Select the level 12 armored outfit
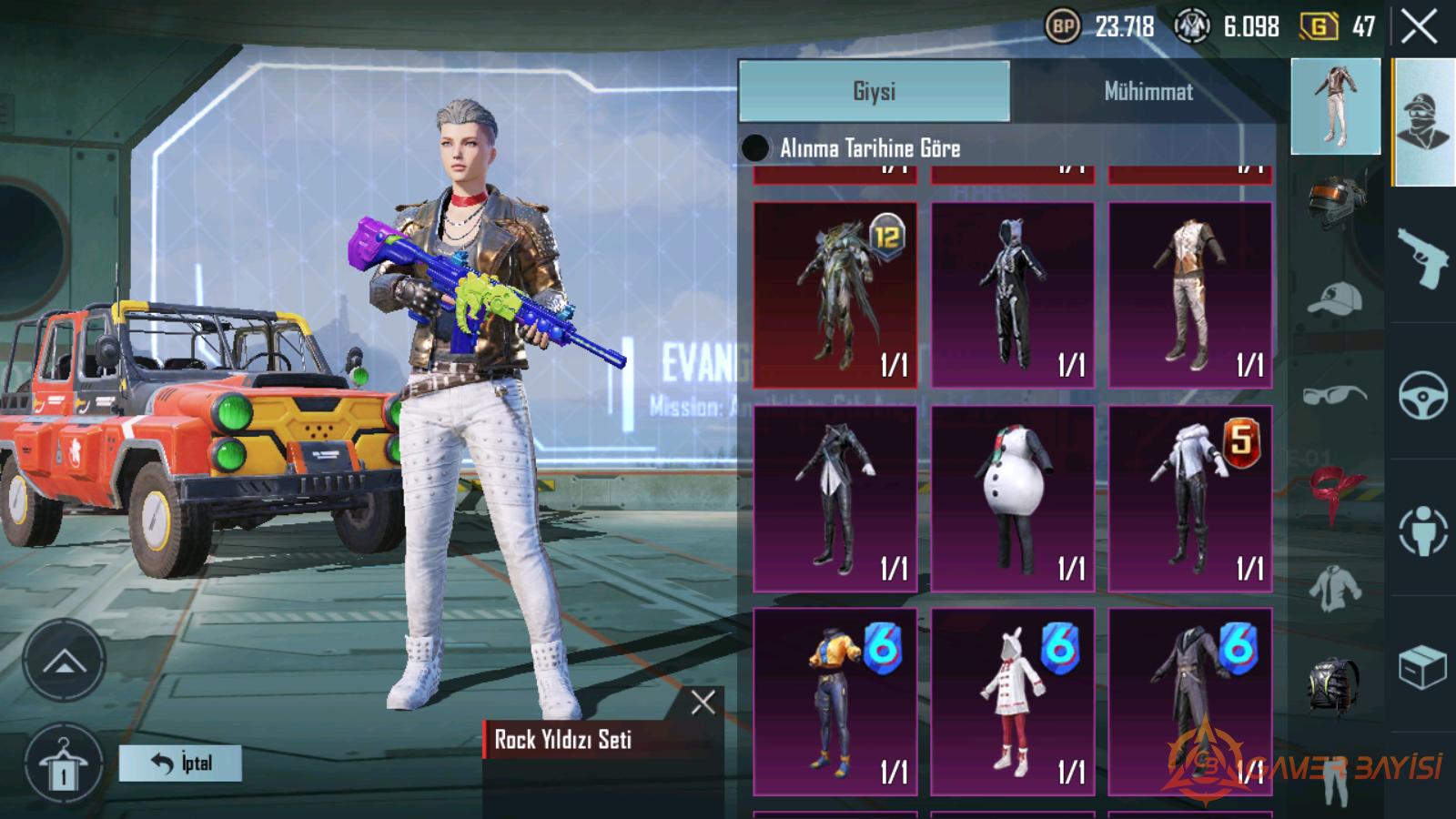Viewport: 1456px width, 819px height. [x=834, y=295]
